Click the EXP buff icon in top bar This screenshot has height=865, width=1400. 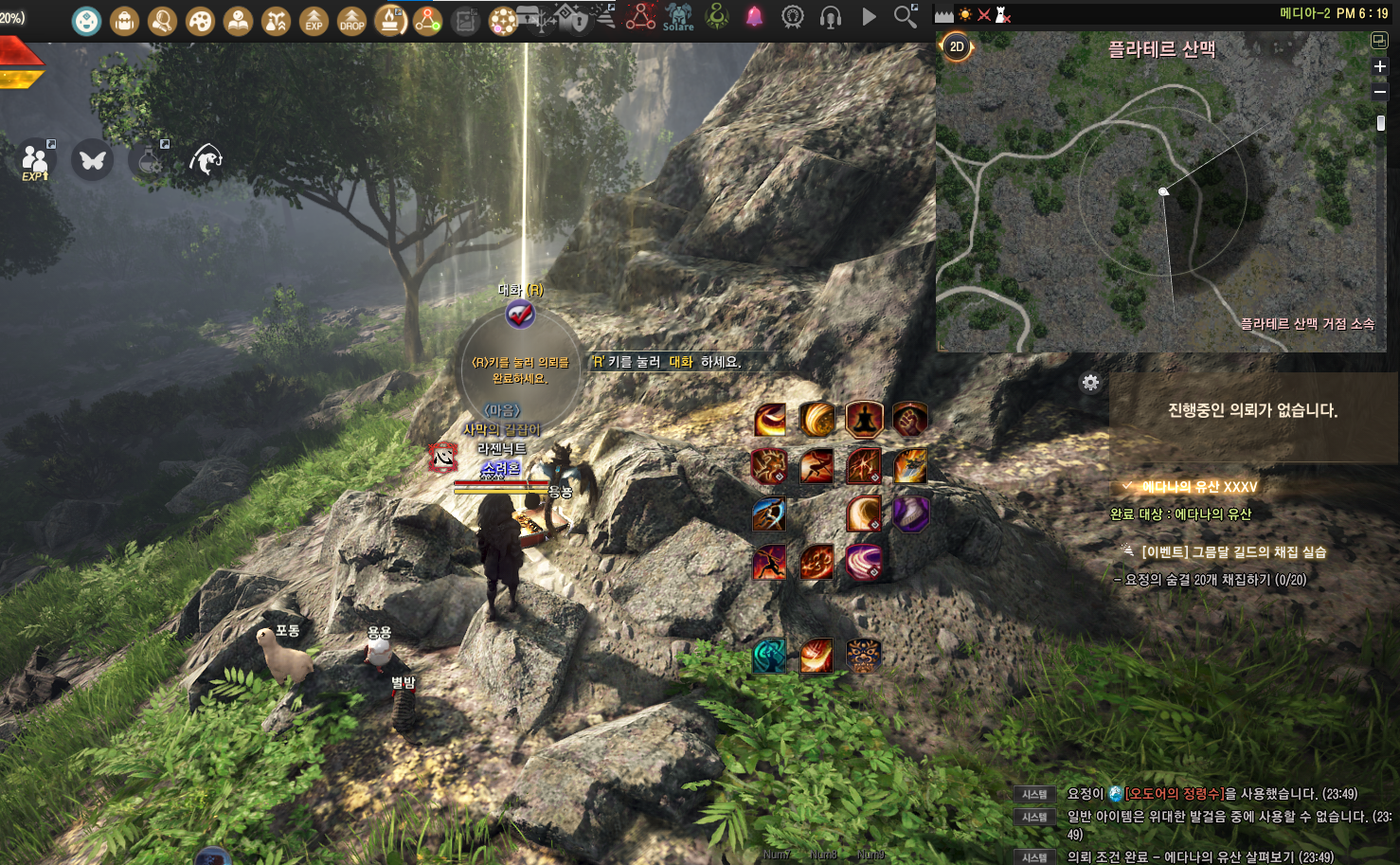[x=314, y=20]
